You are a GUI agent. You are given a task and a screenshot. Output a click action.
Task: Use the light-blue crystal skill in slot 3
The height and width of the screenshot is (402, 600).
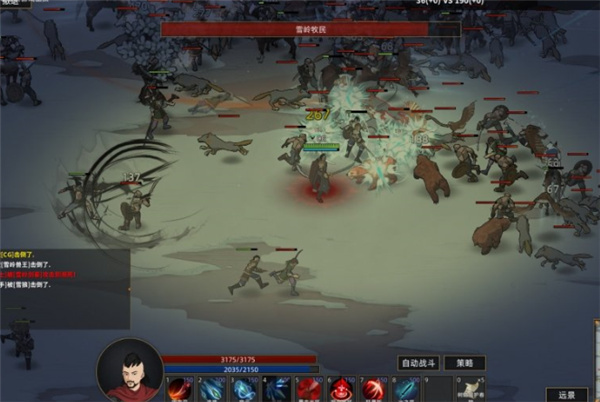point(245,390)
